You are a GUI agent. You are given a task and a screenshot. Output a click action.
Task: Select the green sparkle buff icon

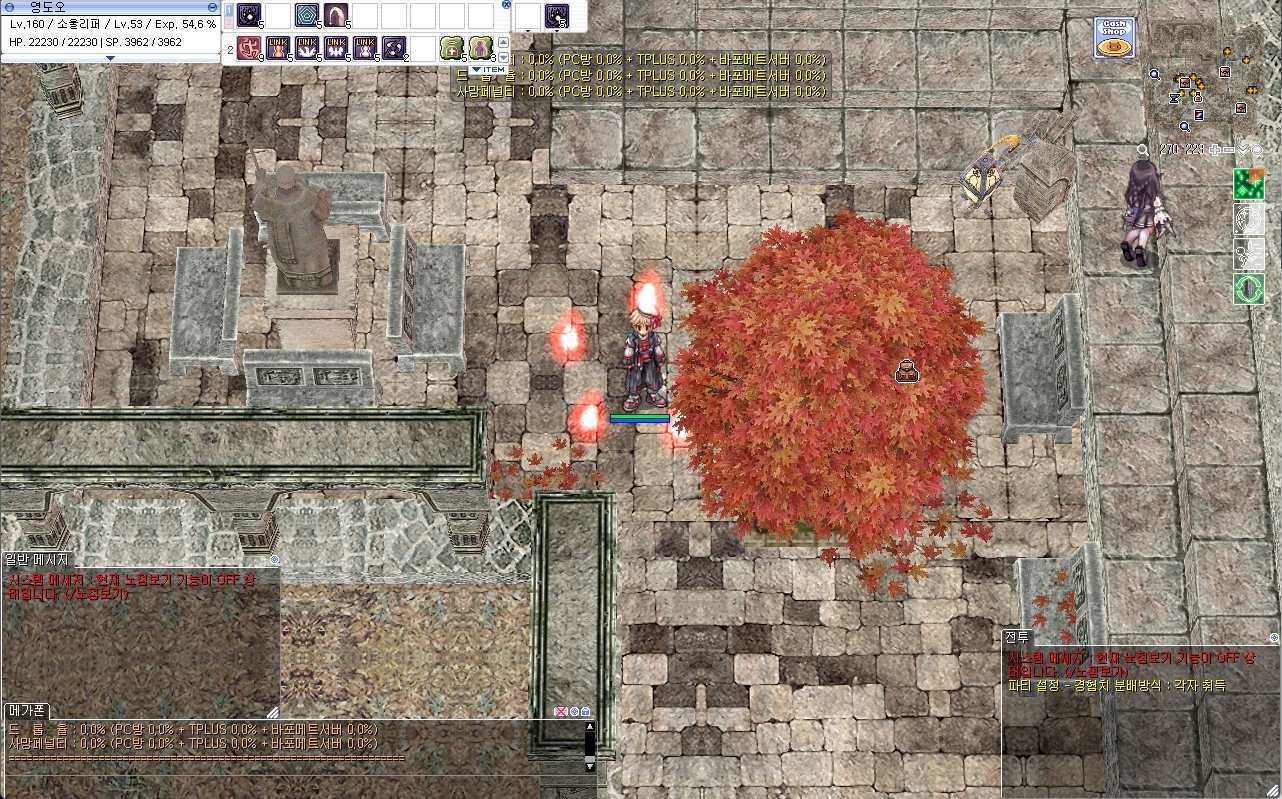tap(1248, 184)
